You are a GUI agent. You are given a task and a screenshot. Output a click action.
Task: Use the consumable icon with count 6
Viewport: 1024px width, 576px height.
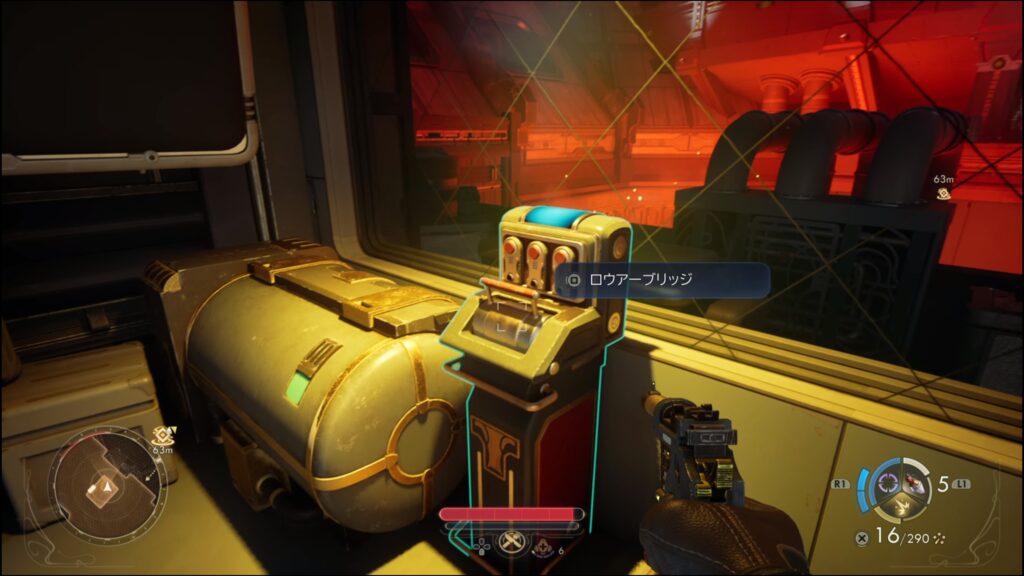pyautogui.click(x=544, y=547)
